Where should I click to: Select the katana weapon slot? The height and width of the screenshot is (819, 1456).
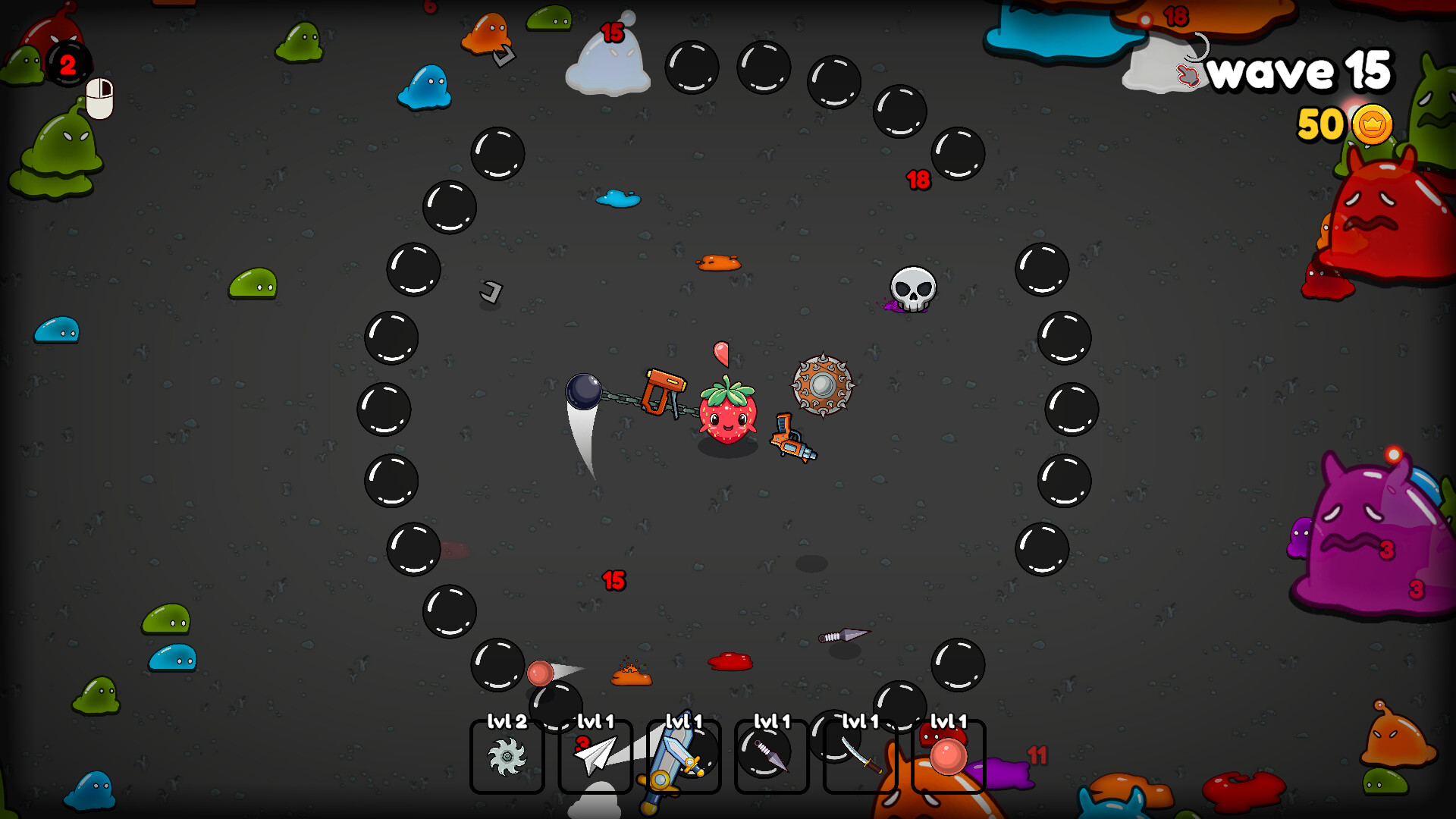click(x=860, y=756)
